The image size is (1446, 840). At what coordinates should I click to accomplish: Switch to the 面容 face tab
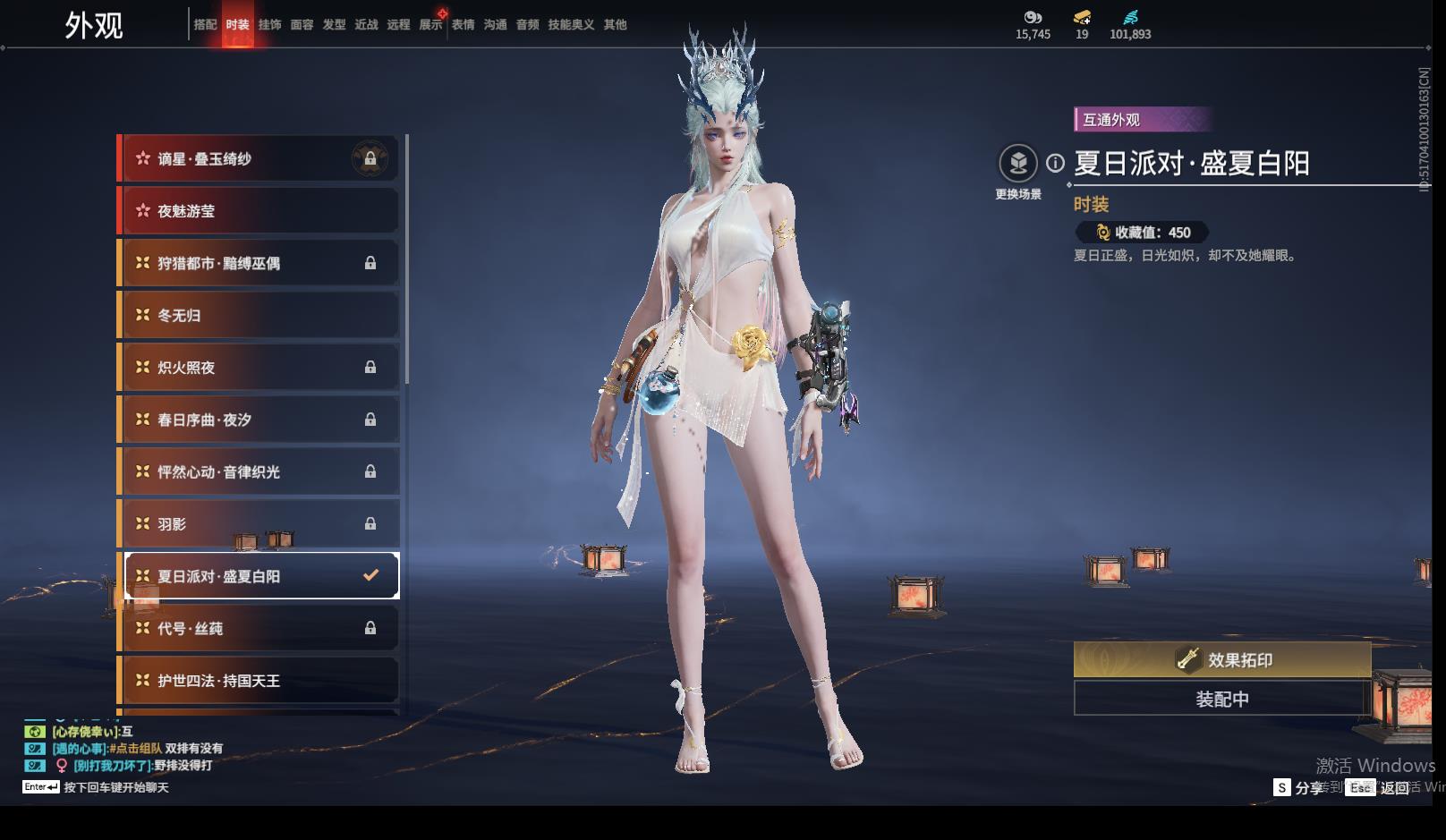(x=302, y=25)
